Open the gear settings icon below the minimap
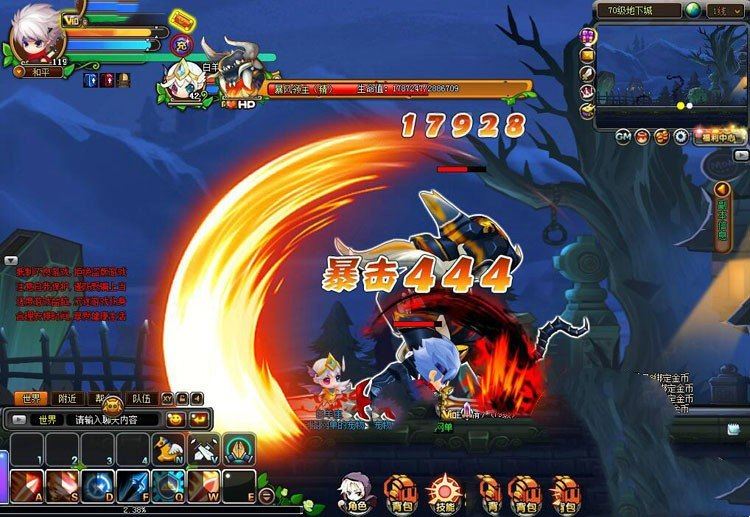The image size is (750, 517). pyautogui.click(x=680, y=137)
